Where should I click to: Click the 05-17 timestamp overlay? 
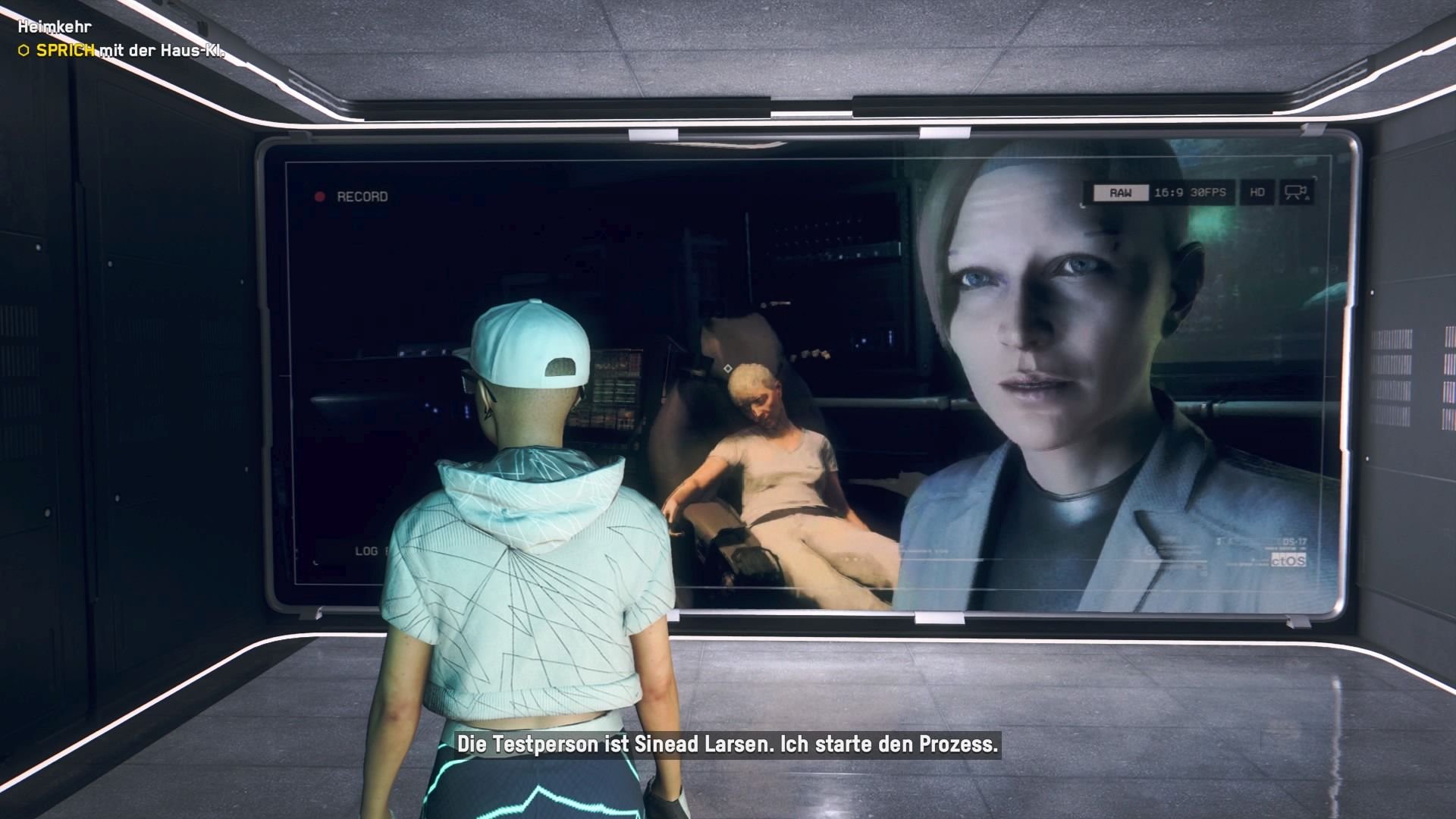(1294, 541)
